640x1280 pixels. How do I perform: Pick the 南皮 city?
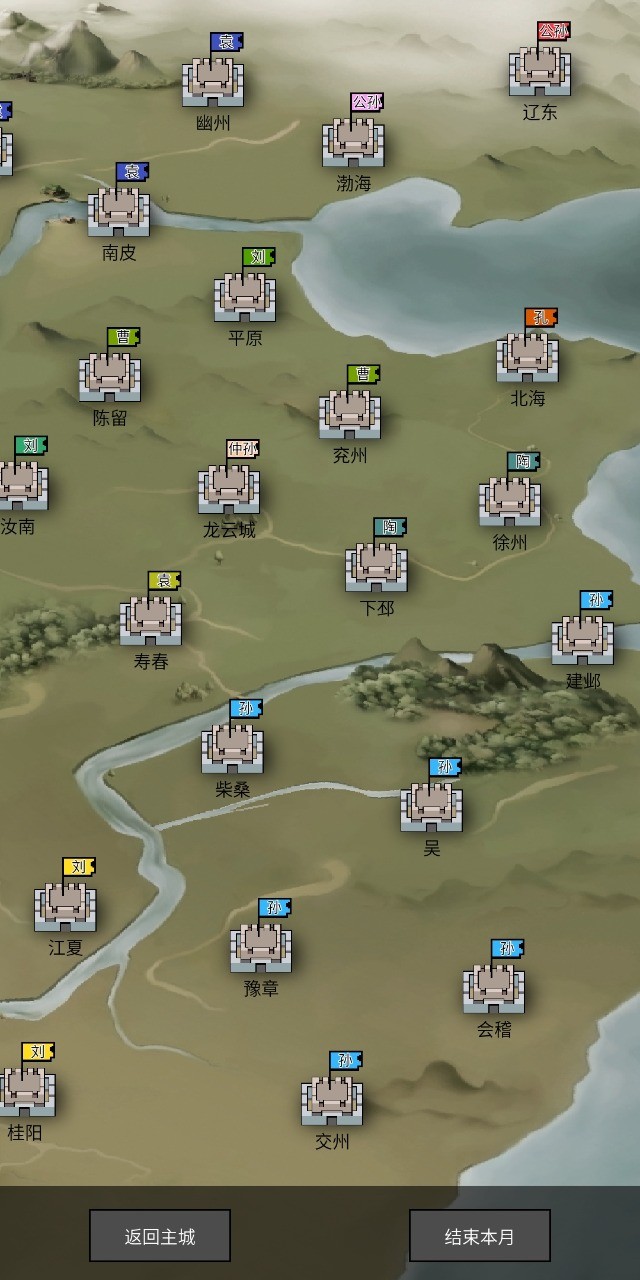(119, 212)
